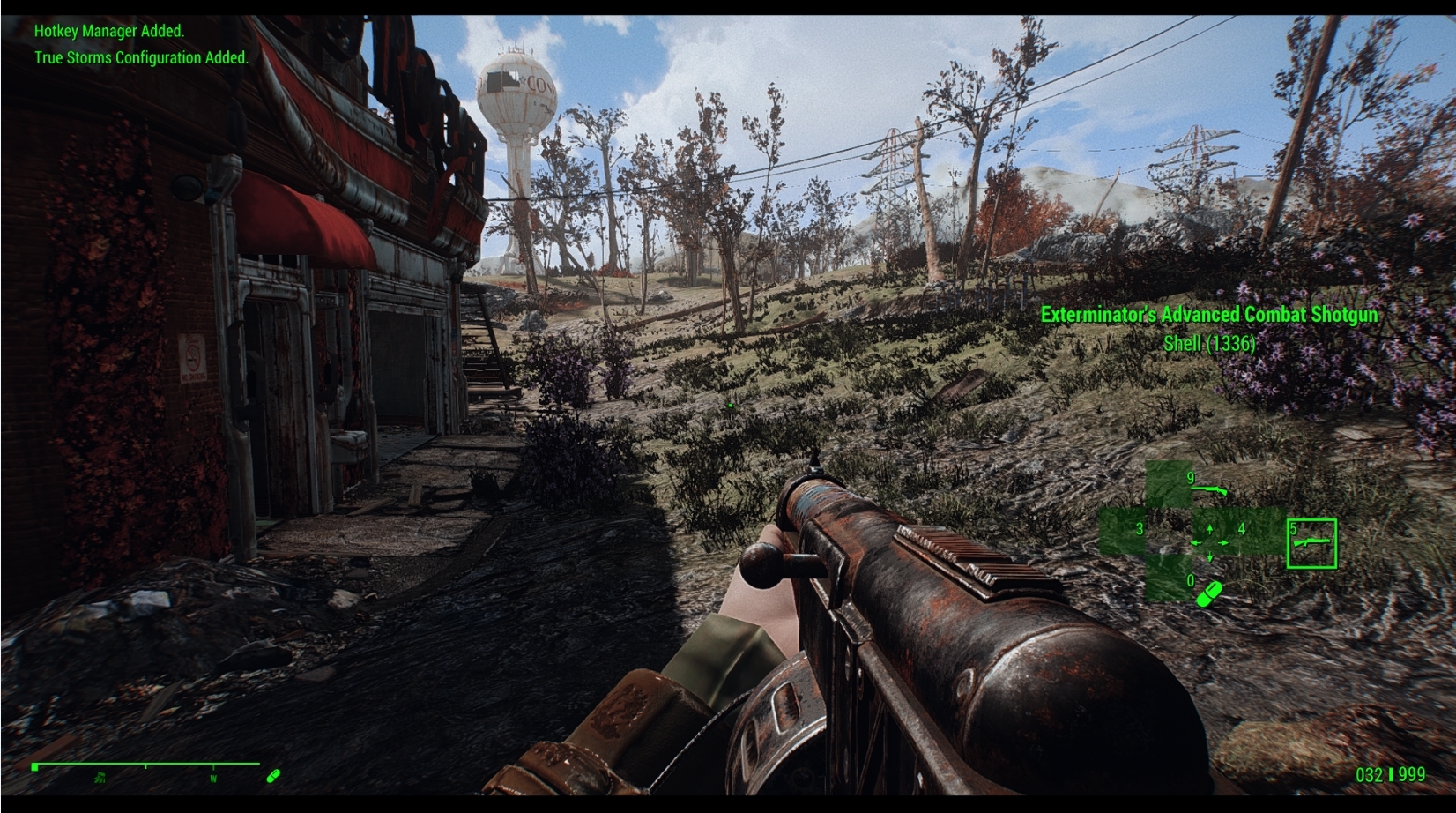Viewport: 1456px width, 813px height.
Task: Click the location marker on the compass bar
Action: pos(100,777)
